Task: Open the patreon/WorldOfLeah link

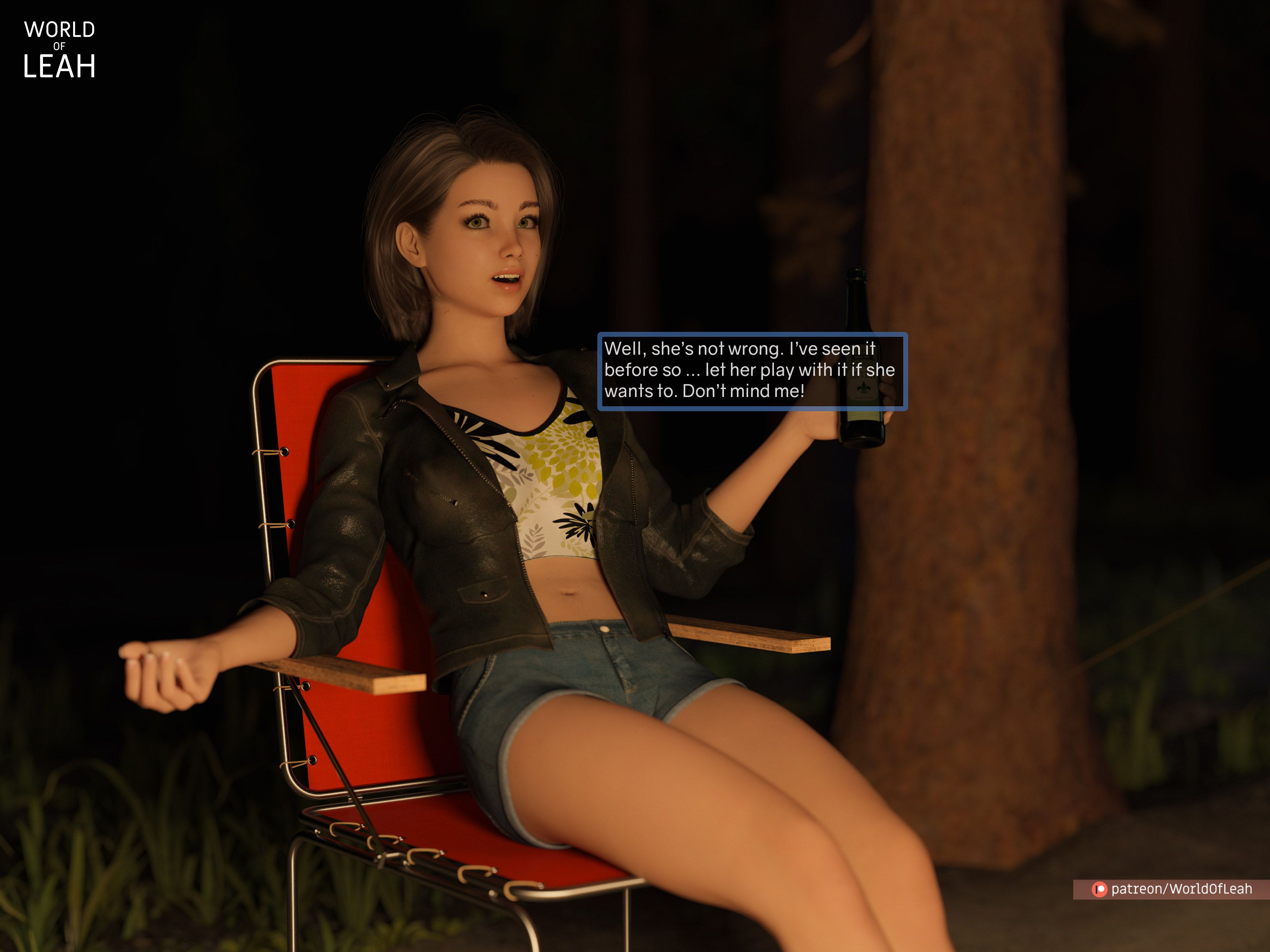Action: pyautogui.click(x=1172, y=889)
